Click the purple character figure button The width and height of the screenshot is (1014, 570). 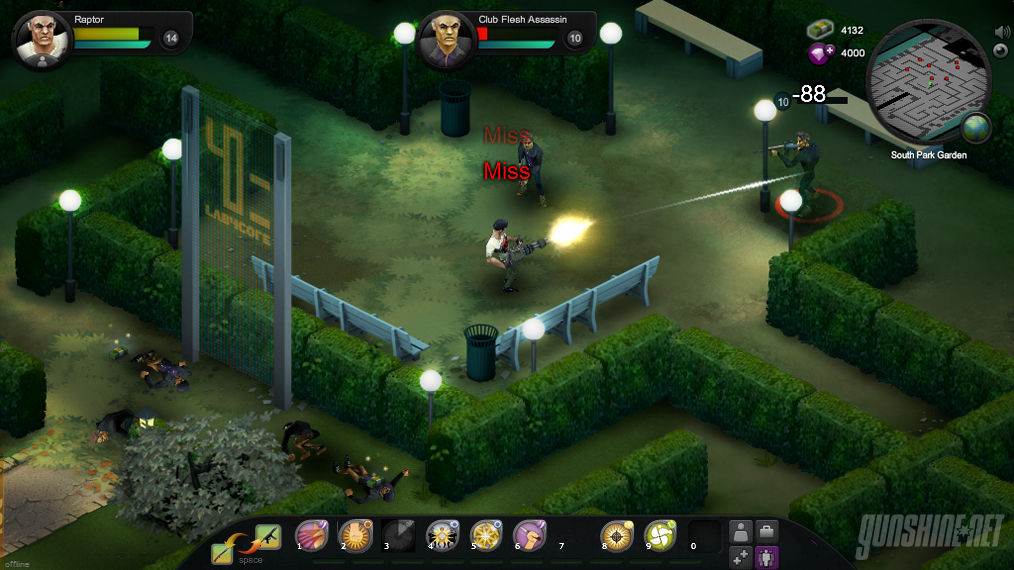(767, 557)
